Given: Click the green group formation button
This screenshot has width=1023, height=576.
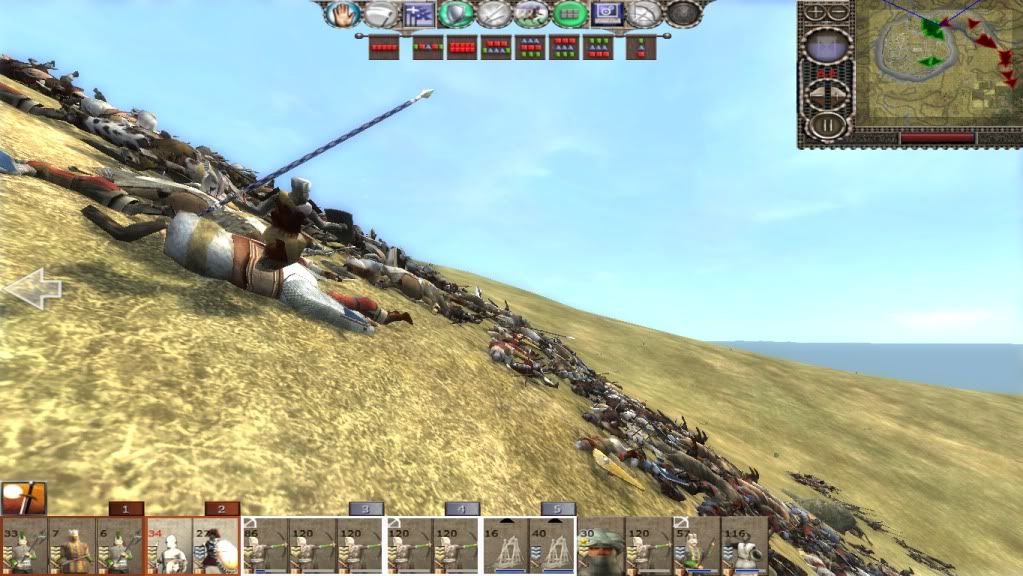Looking at the screenshot, I should pos(570,14).
